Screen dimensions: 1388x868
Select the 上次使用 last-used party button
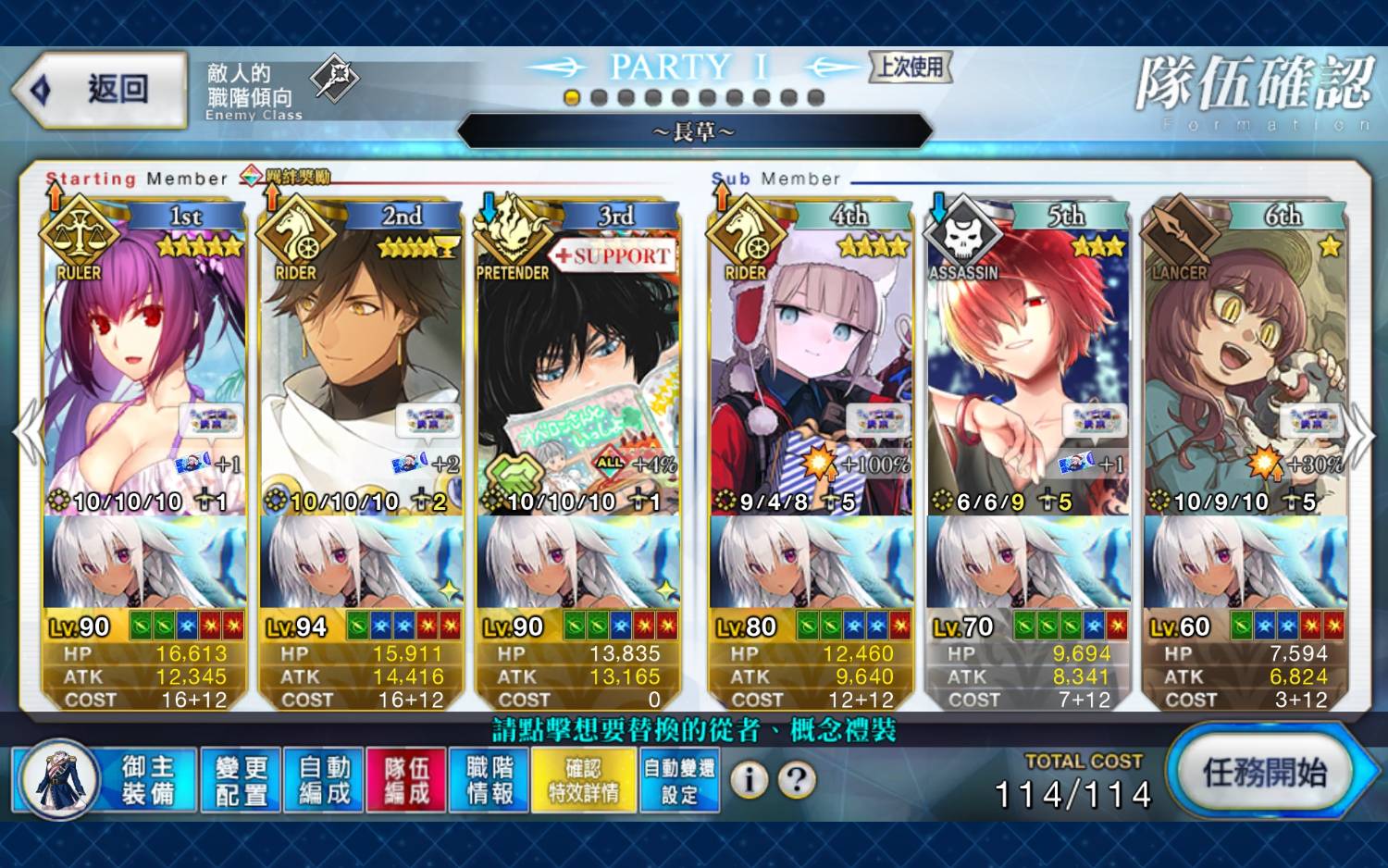(911, 67)
